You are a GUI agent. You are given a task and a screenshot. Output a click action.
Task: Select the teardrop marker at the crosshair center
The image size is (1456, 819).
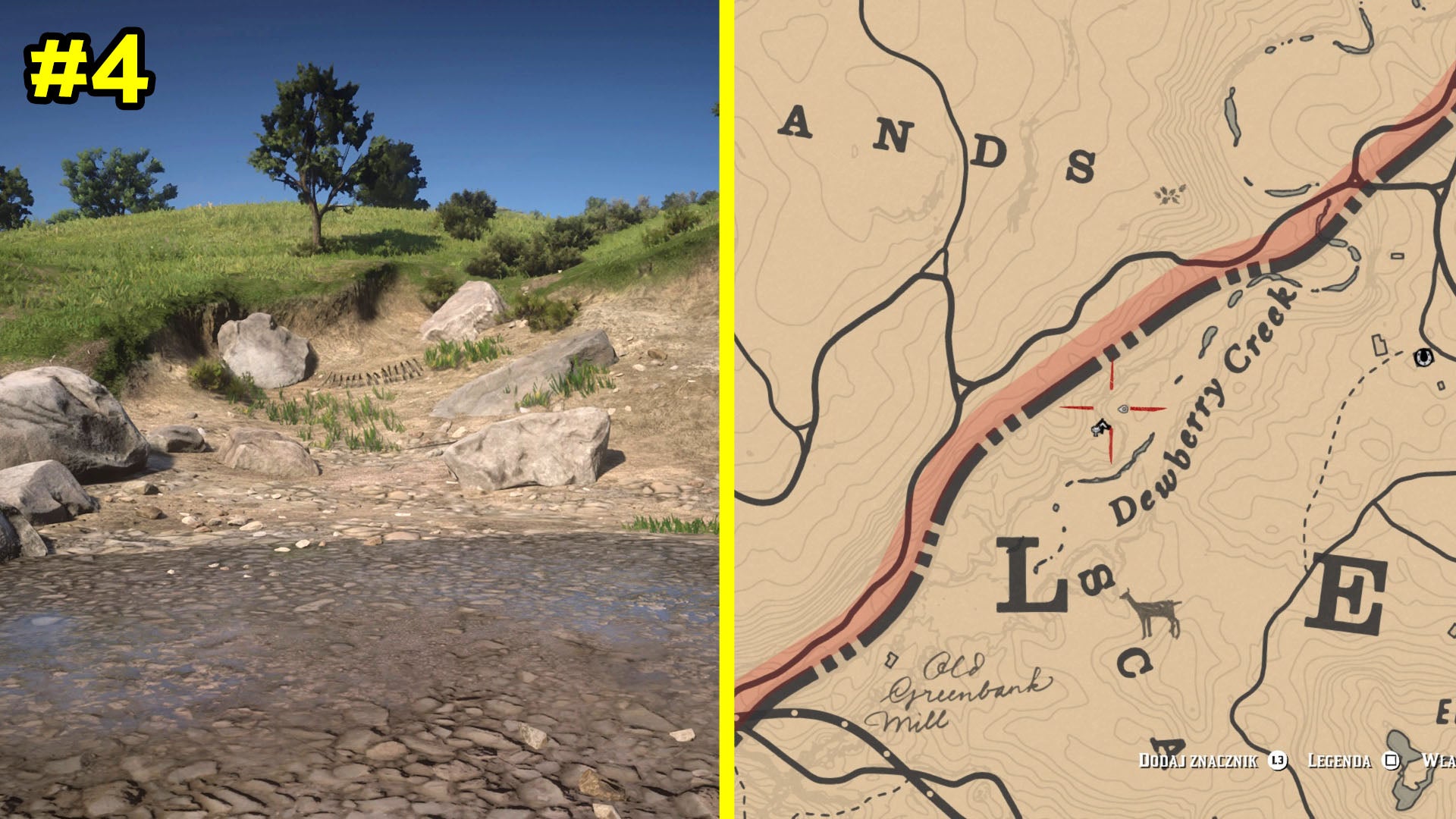click(x=1125, y=409)
